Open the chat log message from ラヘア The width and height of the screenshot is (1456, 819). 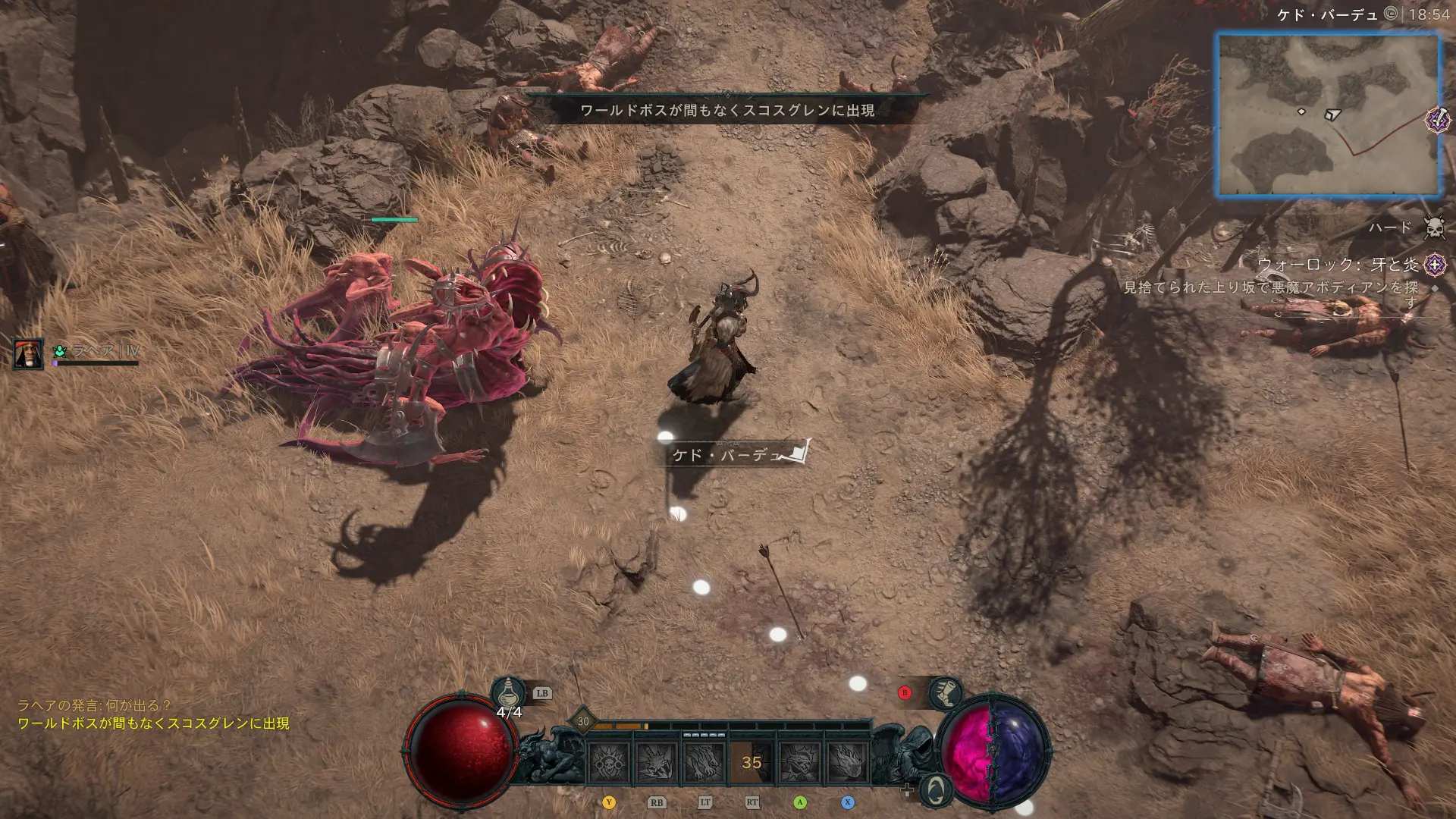tap(95, 705)
